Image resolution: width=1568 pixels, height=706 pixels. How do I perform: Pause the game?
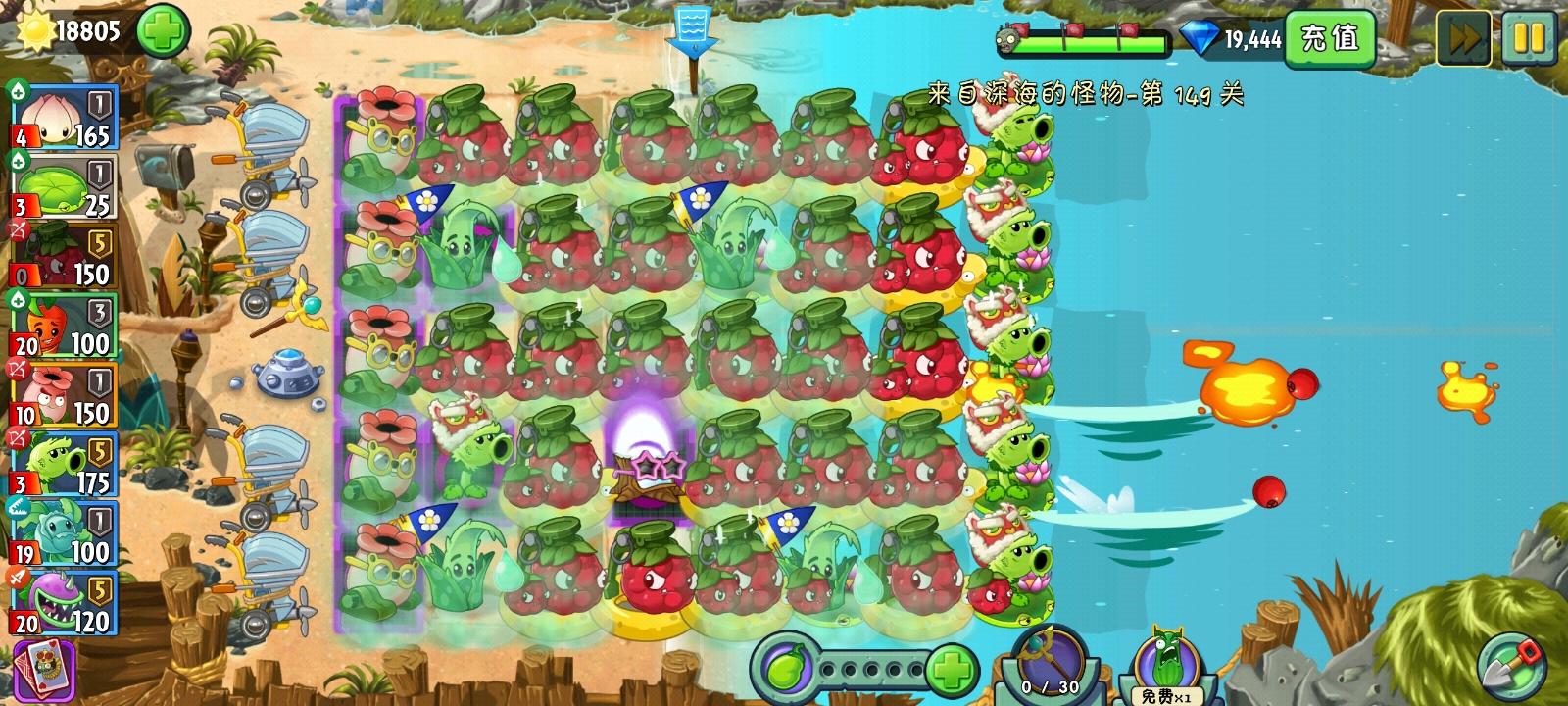click(x=1529, y=35)
